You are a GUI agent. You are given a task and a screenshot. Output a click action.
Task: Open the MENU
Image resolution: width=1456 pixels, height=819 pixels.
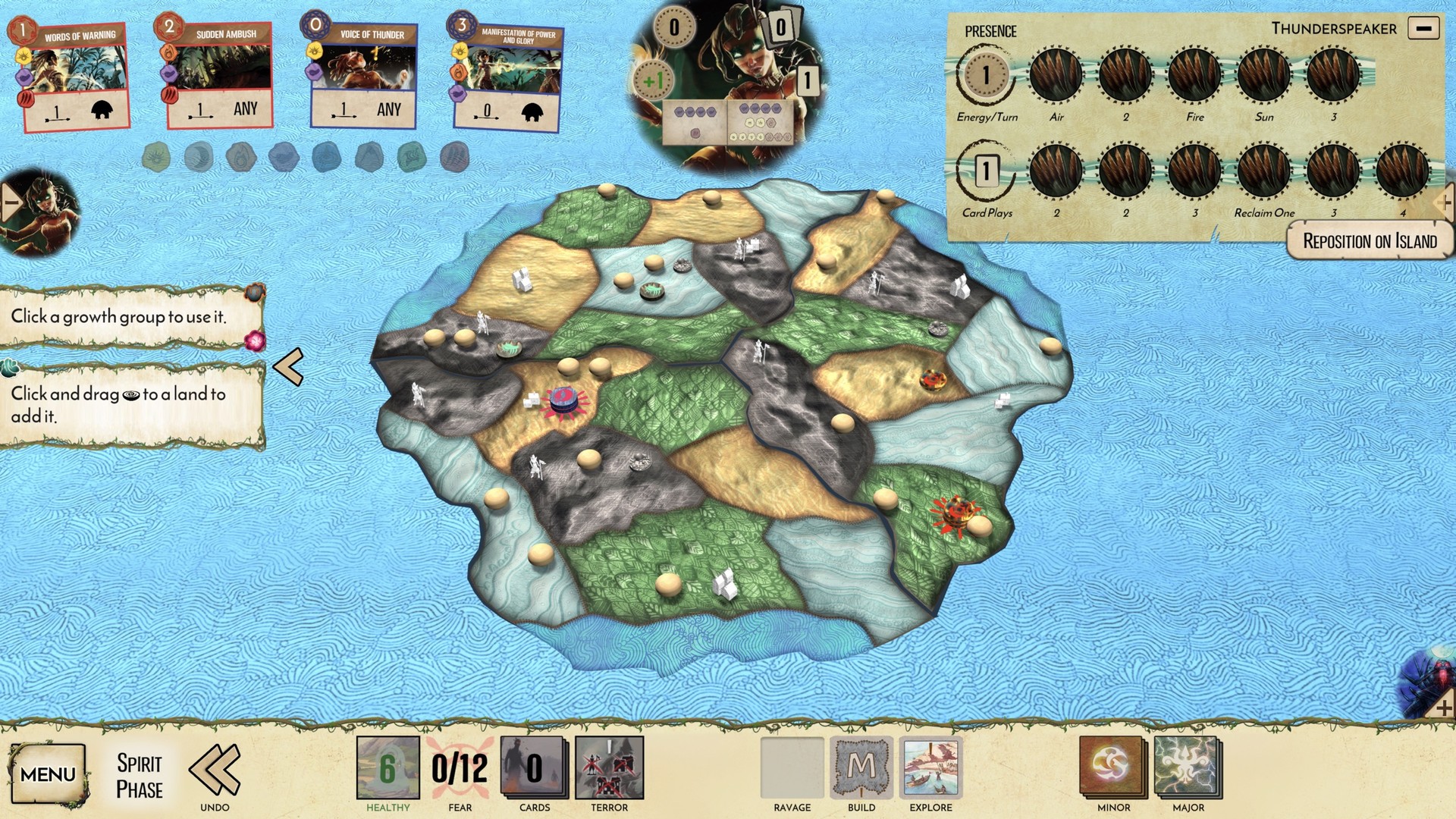pyautogui.click(x=49, y=772)
